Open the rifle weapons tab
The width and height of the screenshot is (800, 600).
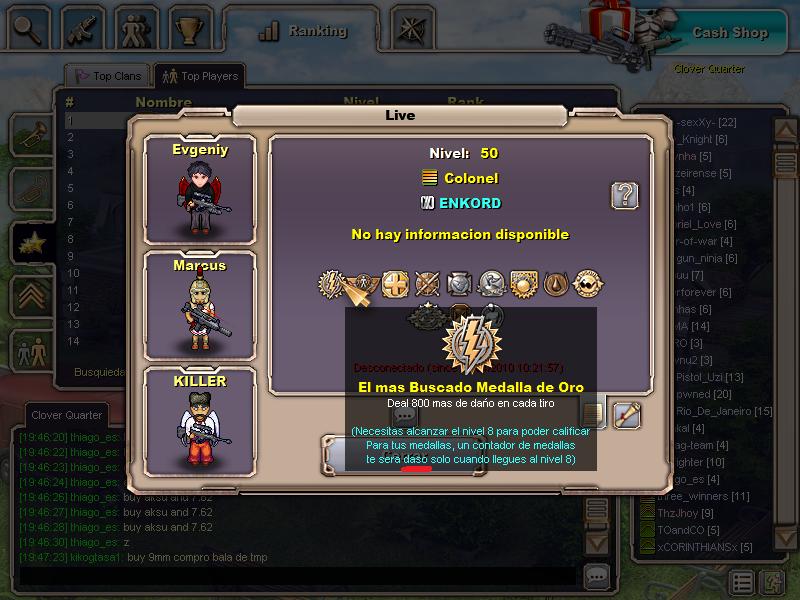pyautogui.click(x=82, y=29)
